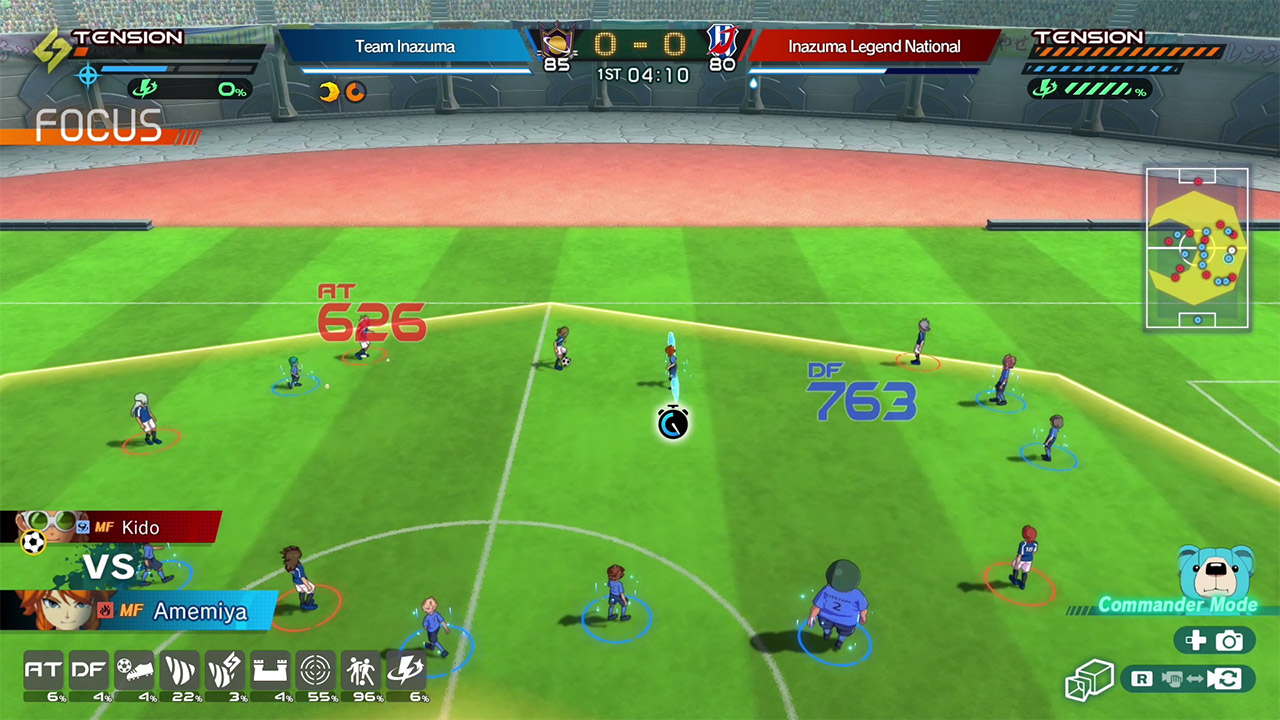1280x720 pixels.
Task: Select the concentric target icon
Action: tap(316, 670)
